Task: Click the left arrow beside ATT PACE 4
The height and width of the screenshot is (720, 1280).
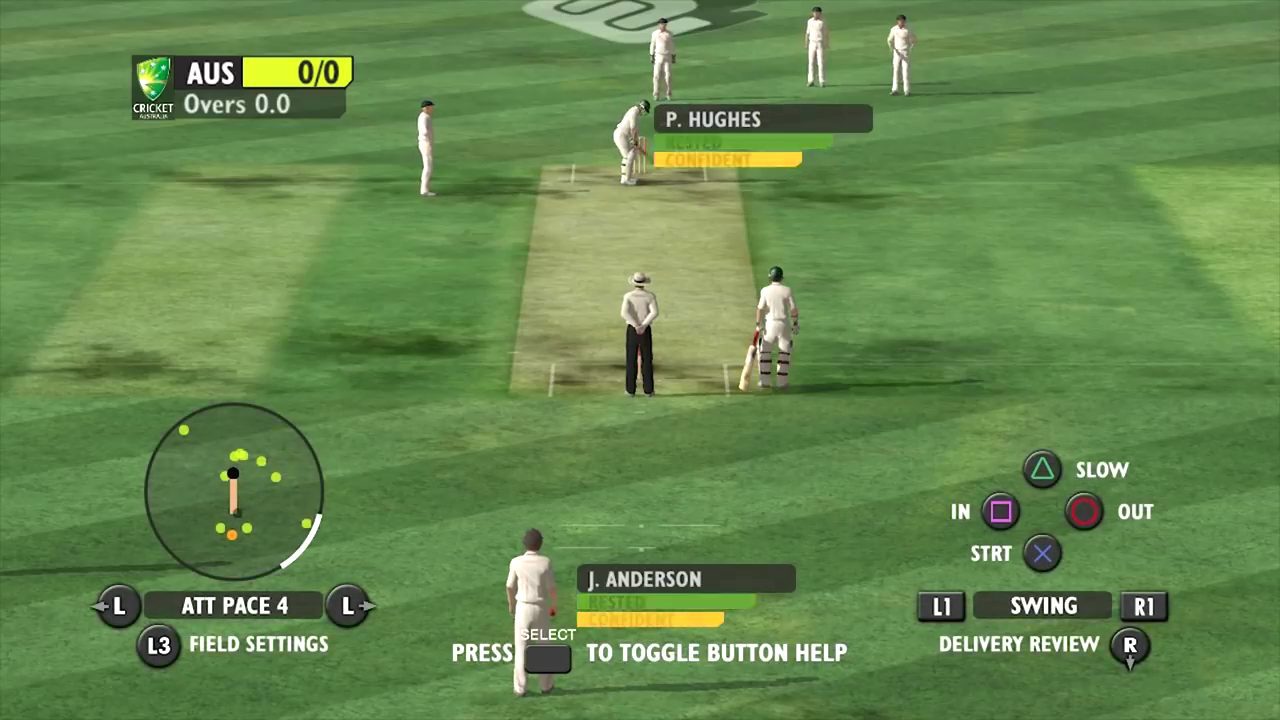Action: click(x=118, y=606)
